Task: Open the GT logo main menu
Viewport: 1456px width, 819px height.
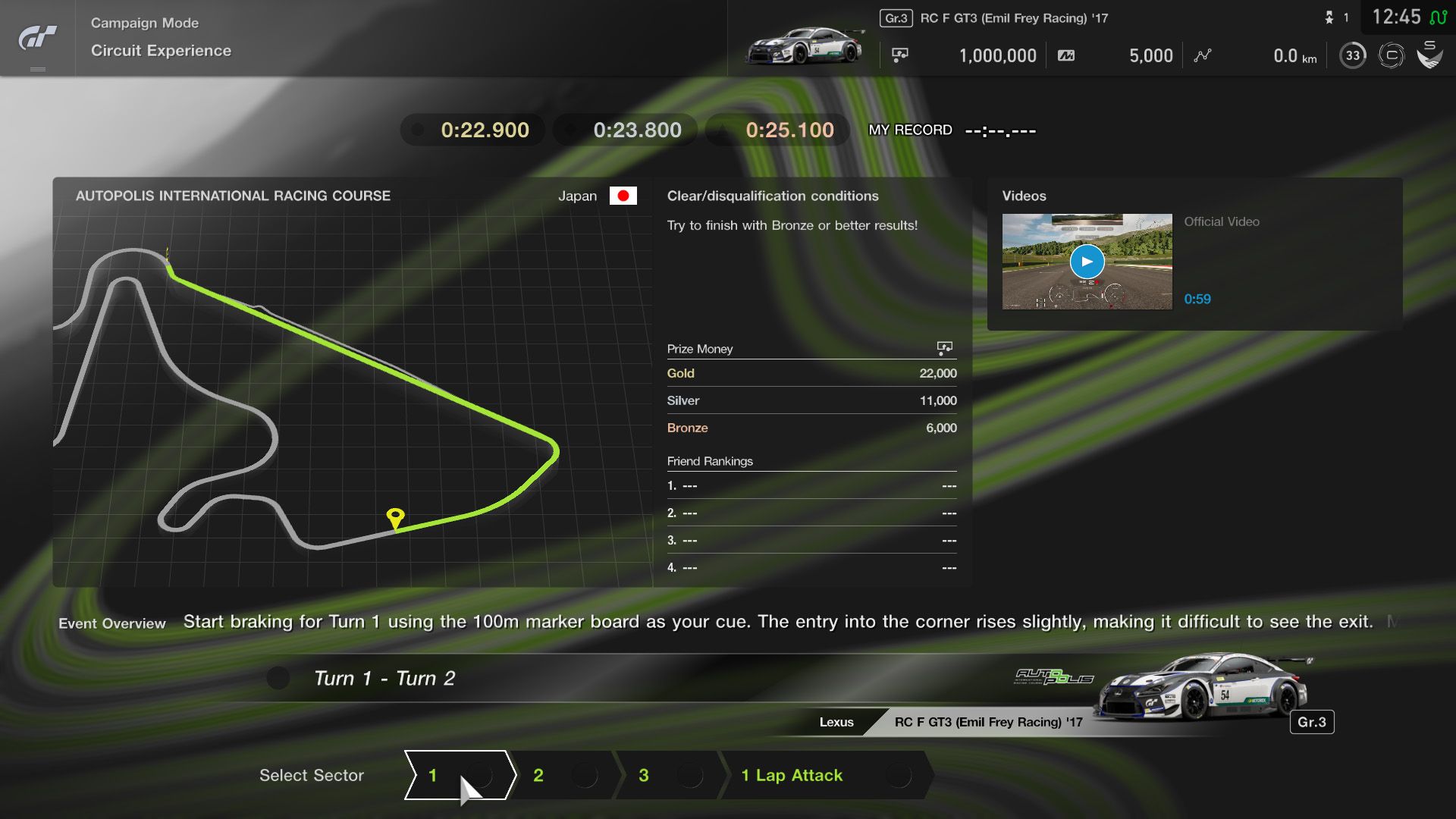Action: click(x=36, y=38)
